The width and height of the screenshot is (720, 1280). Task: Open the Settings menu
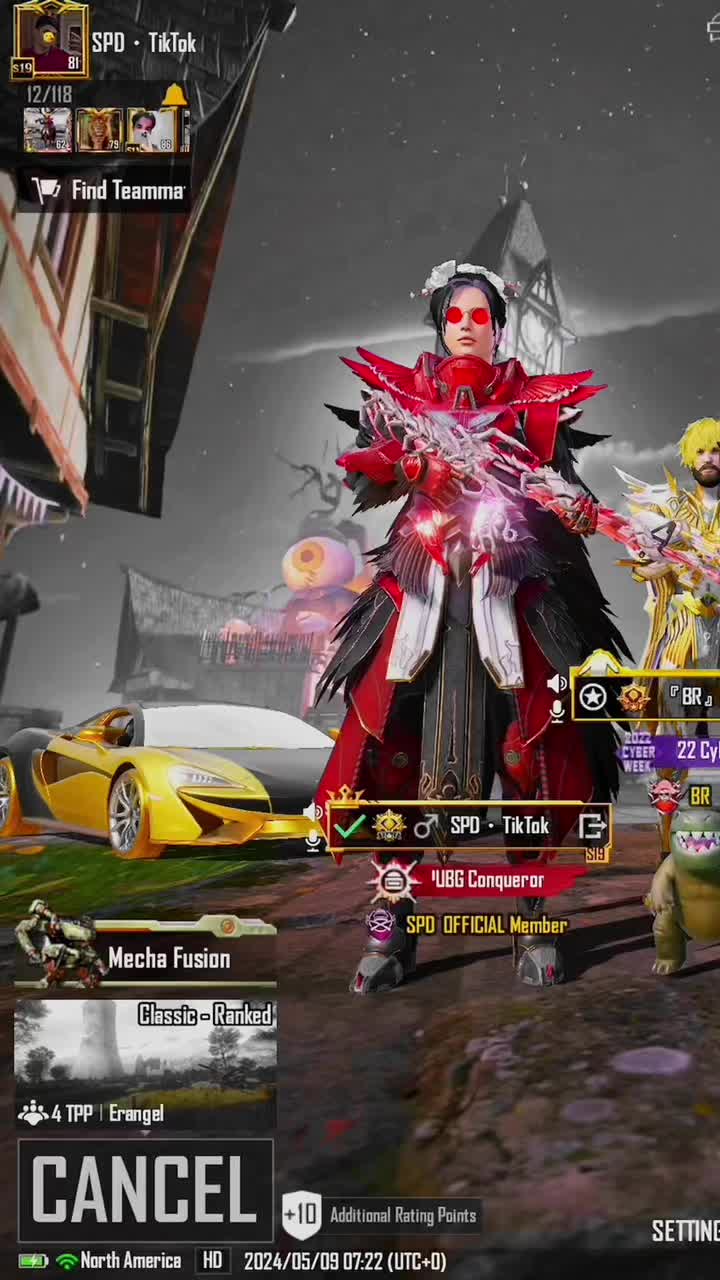(x=686, y=1231)
